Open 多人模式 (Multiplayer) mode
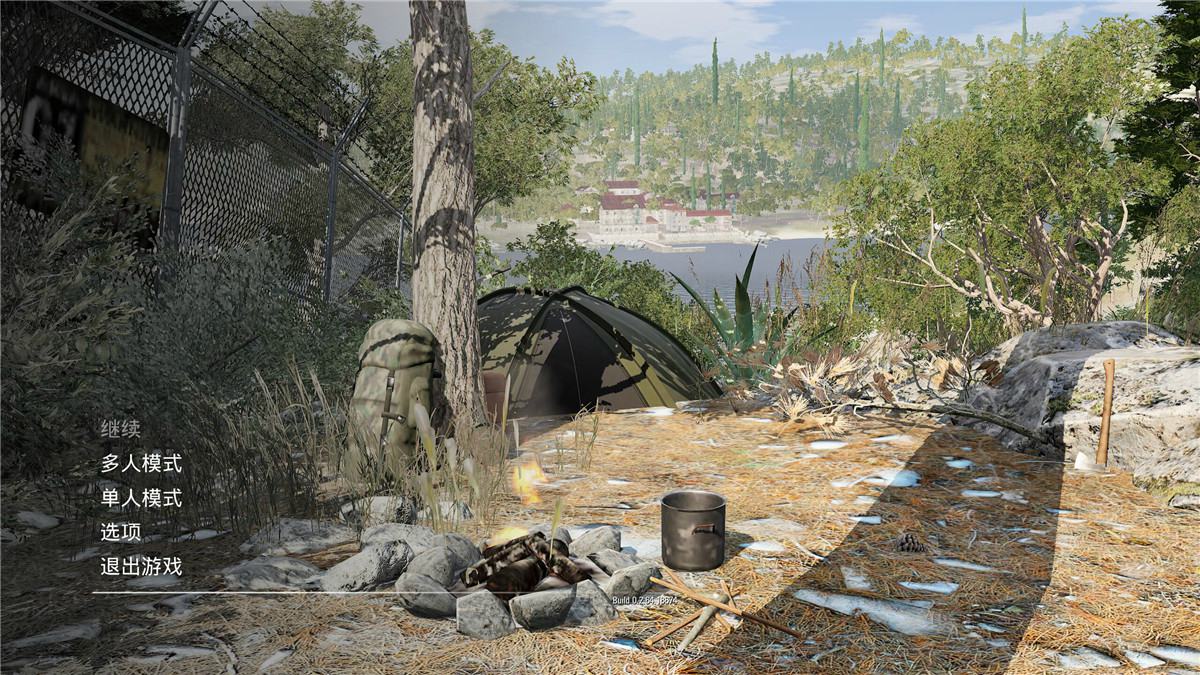 (x=141, y=463)
